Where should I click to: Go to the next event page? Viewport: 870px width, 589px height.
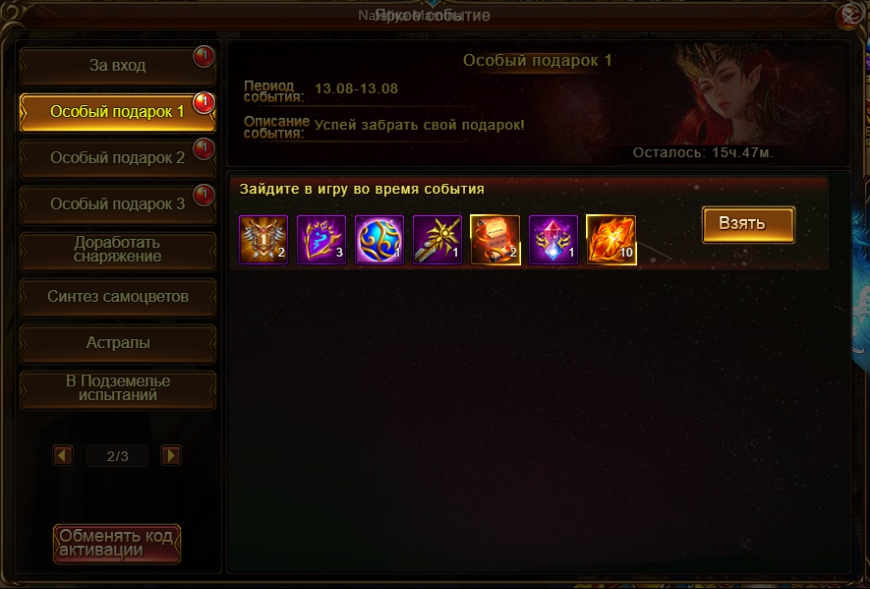171,456
